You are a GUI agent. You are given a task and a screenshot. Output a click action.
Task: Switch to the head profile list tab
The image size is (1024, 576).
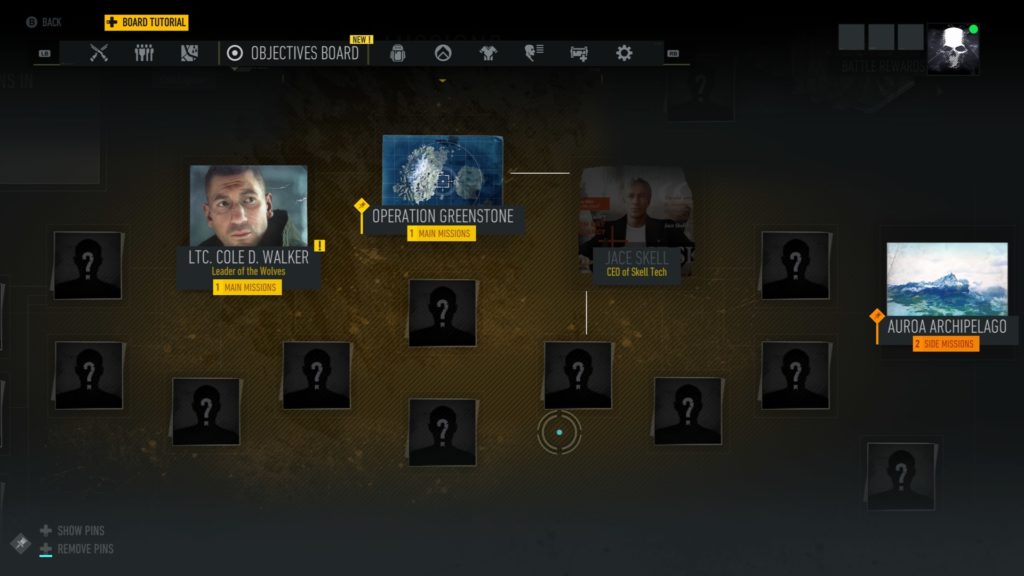click(x=534, y=53)
